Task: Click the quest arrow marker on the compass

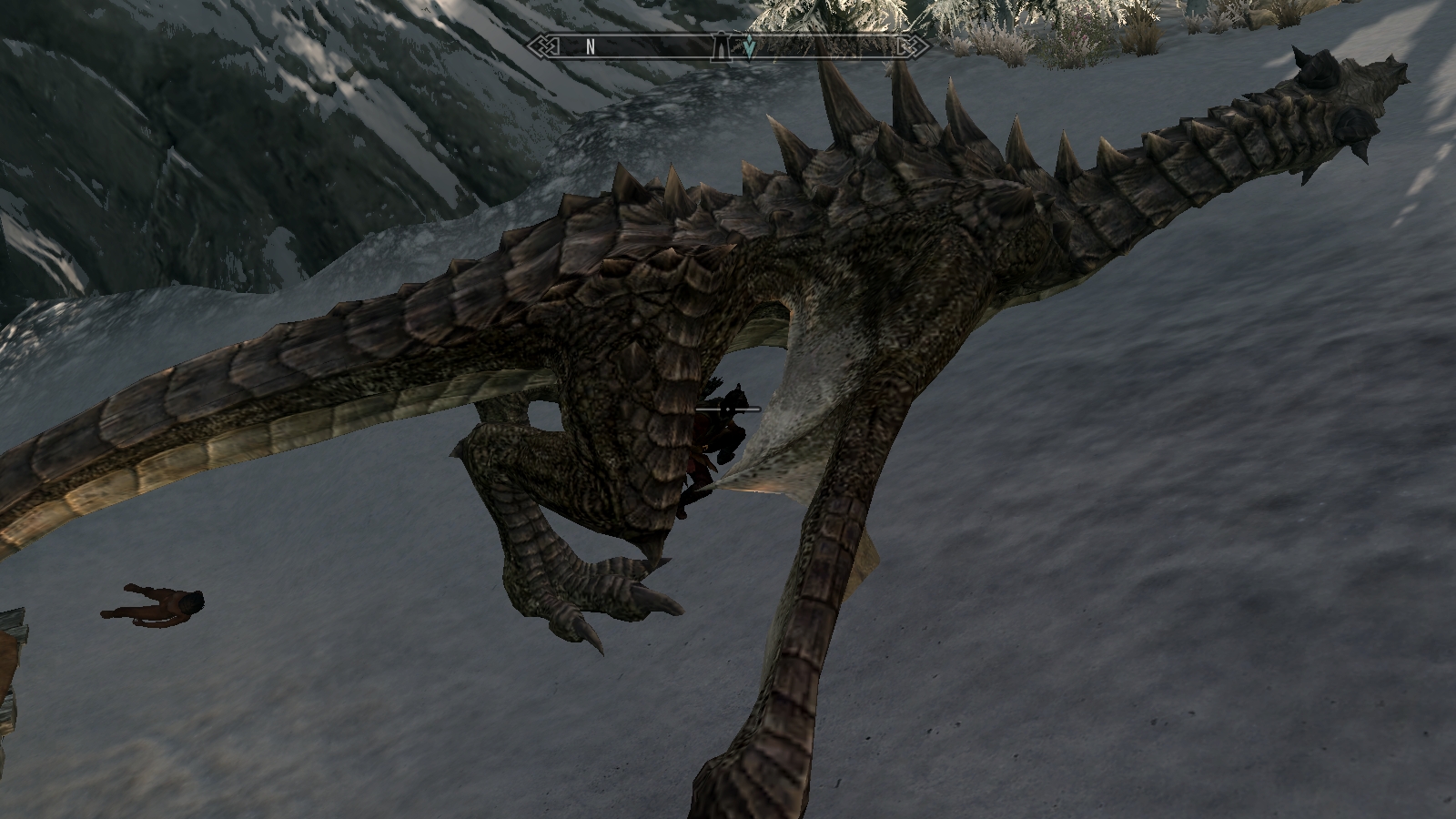Action: (749, 47)
